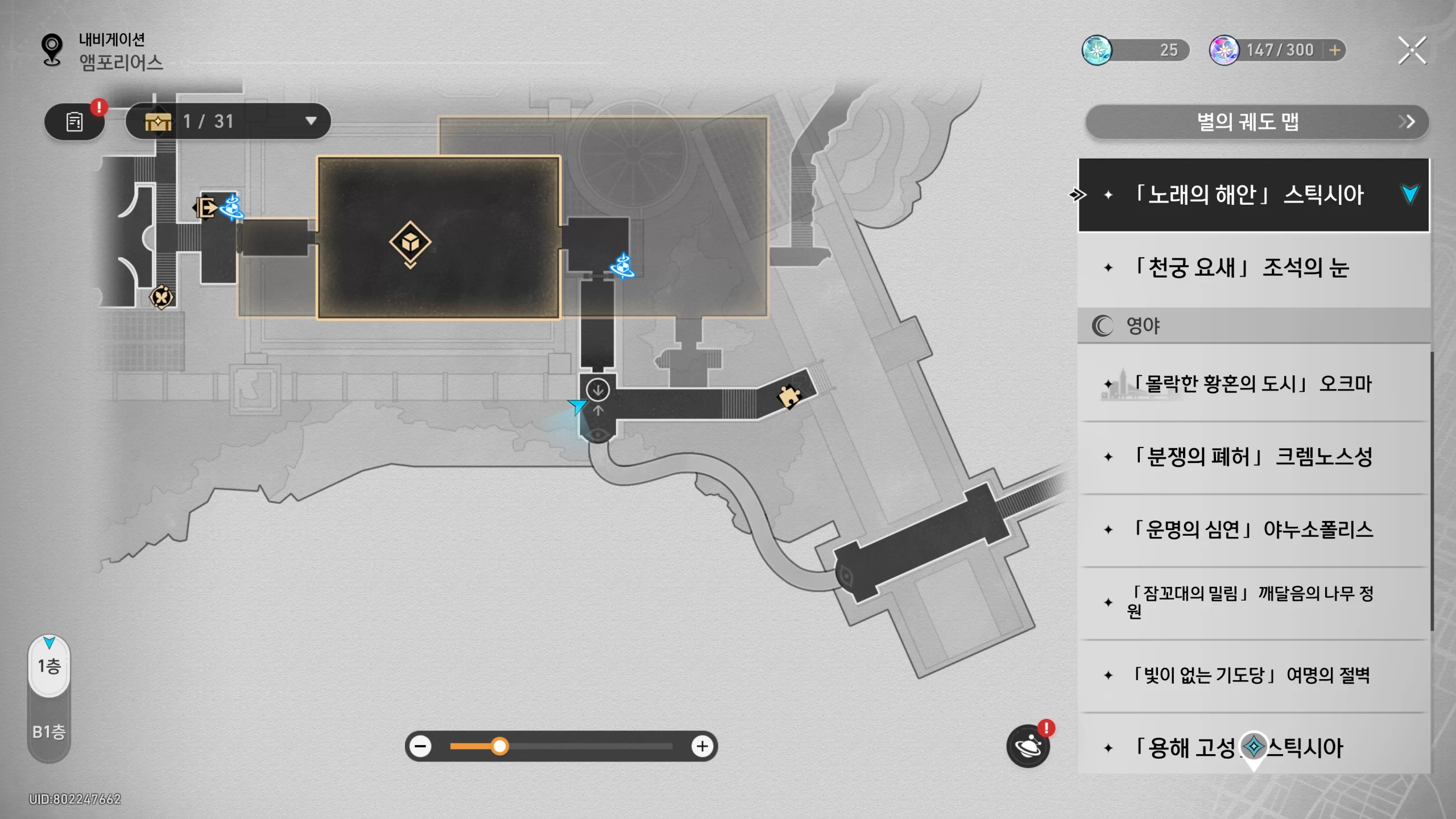The image size is (1456, 819).
Task: Zoom out the map with minus button
Action: pyautogui.click(x=421, y=746)
